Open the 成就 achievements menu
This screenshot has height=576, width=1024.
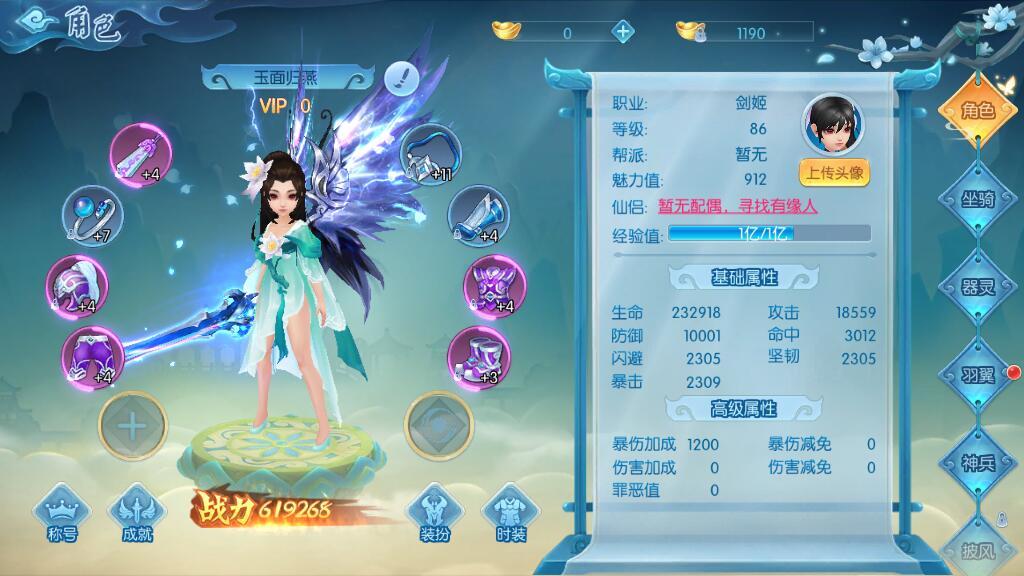(138, 517)
